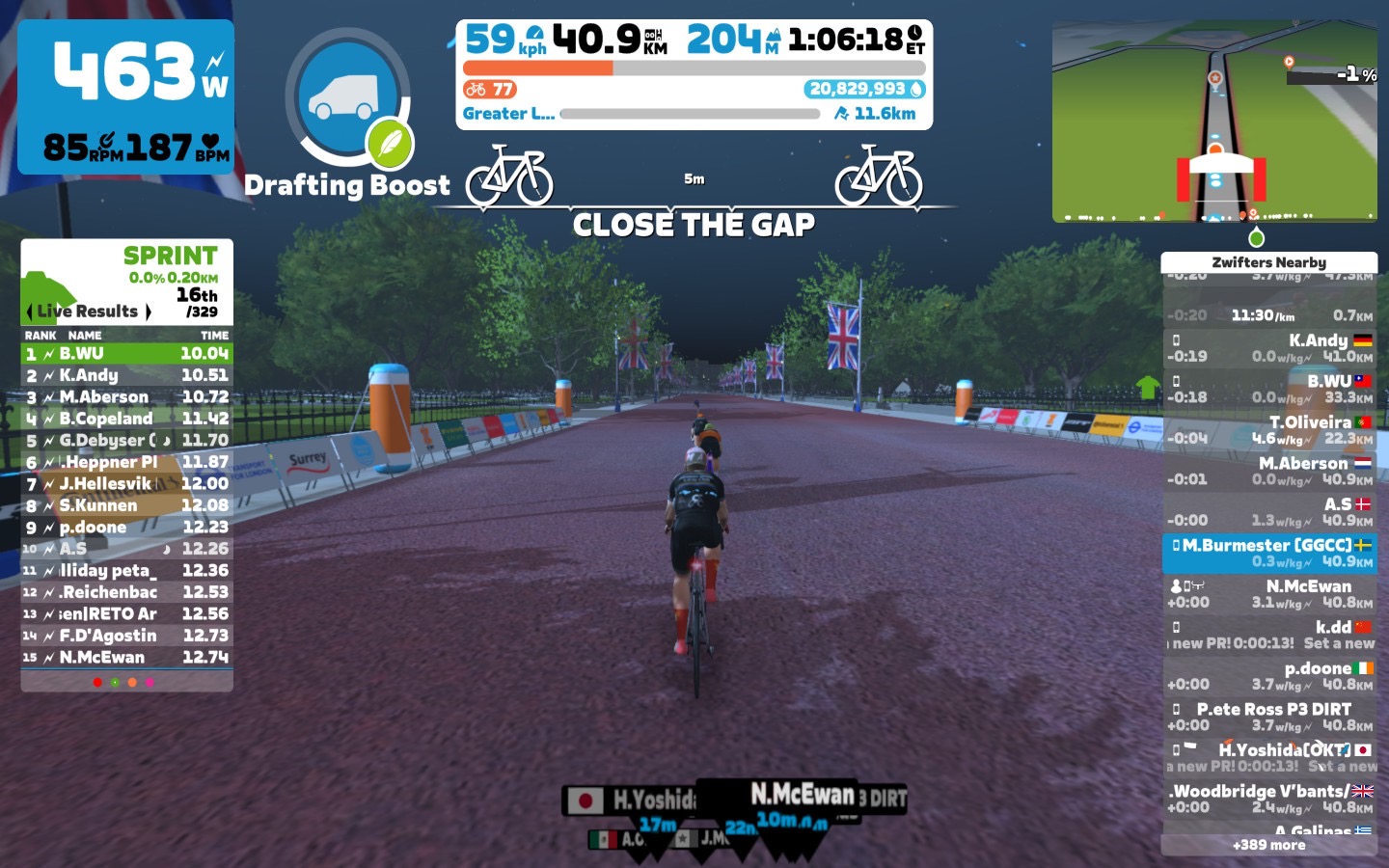The height and width of the screenshot is (868, 1389).
Task: Show the +389 more riders
Action: point(1268,845)
